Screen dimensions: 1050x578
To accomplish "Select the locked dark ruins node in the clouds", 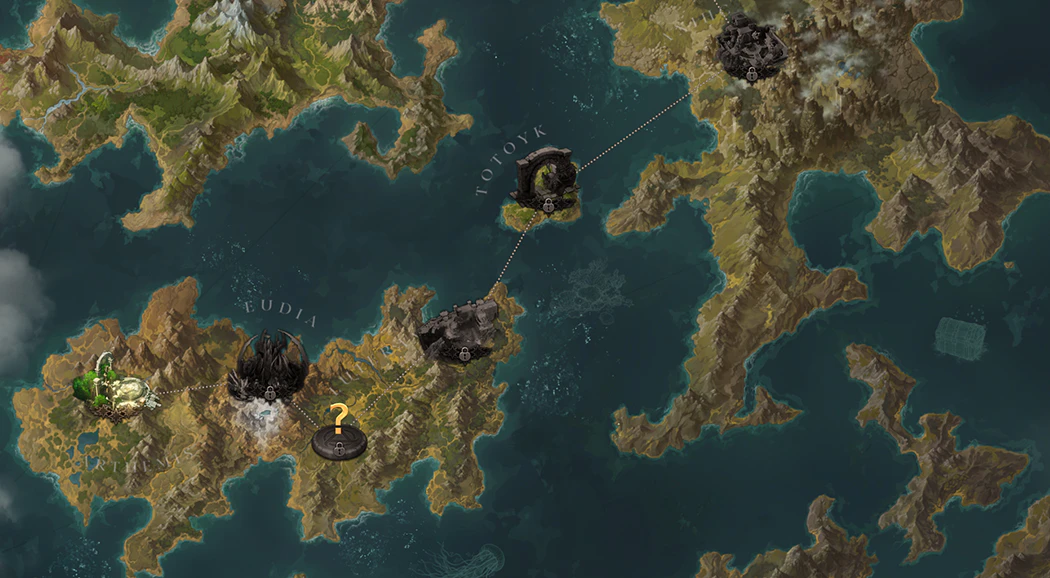I will (751, 46).
